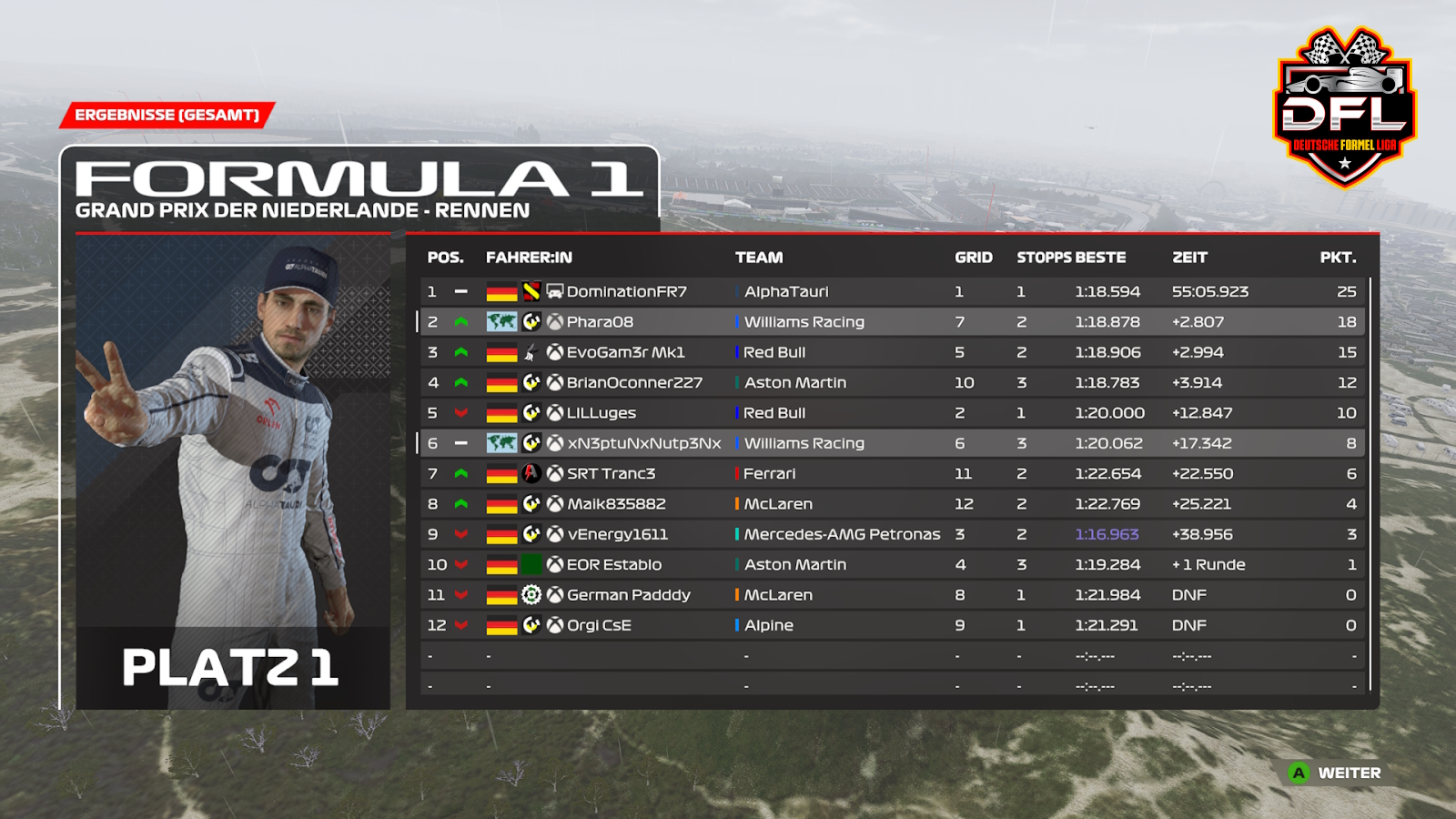Click the Ergebnisse (Gesamt) header tag
Screen dimensions: 1456x819
[x=167, y=116]
